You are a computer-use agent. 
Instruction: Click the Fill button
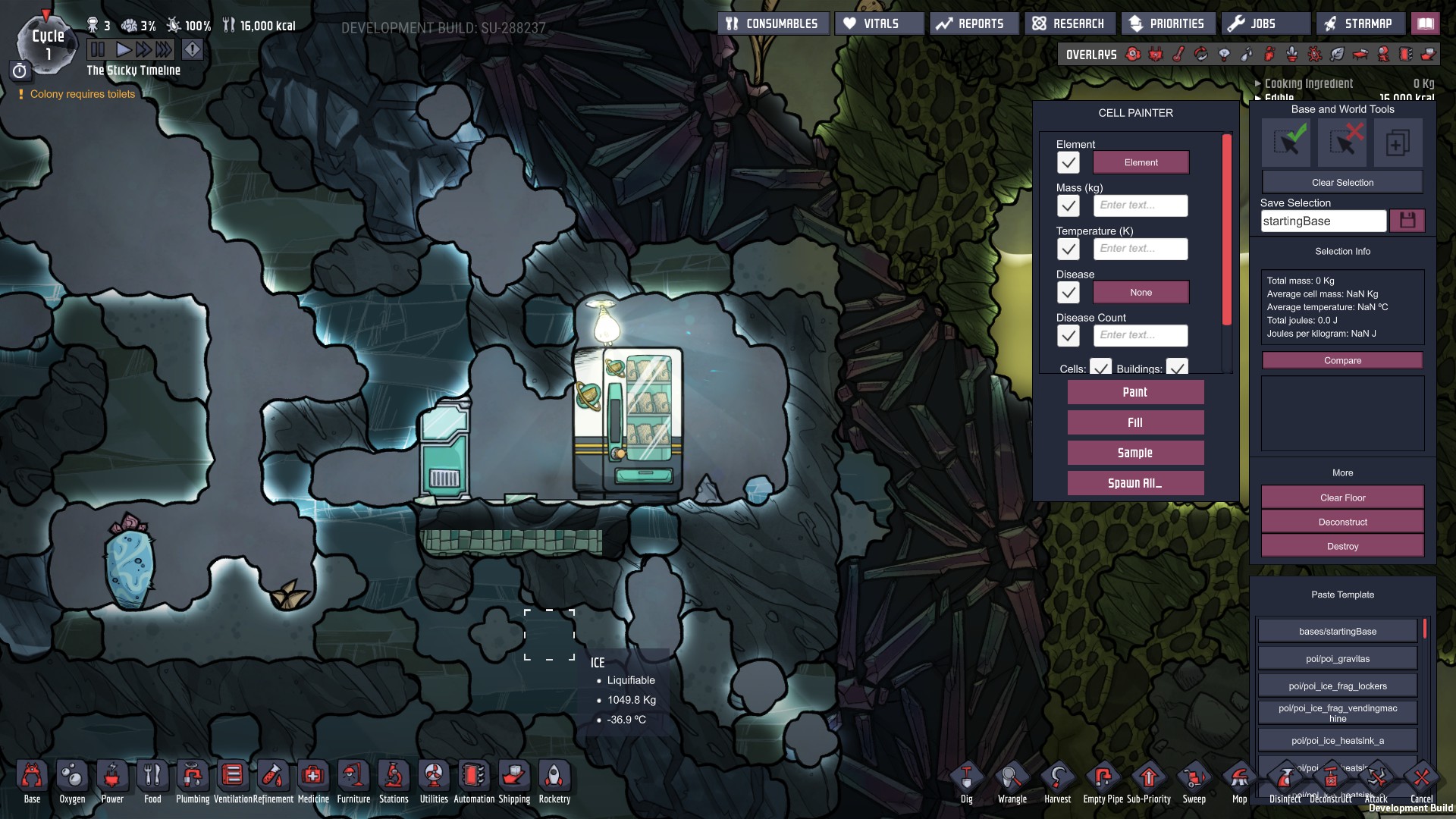coord(1135,422)
